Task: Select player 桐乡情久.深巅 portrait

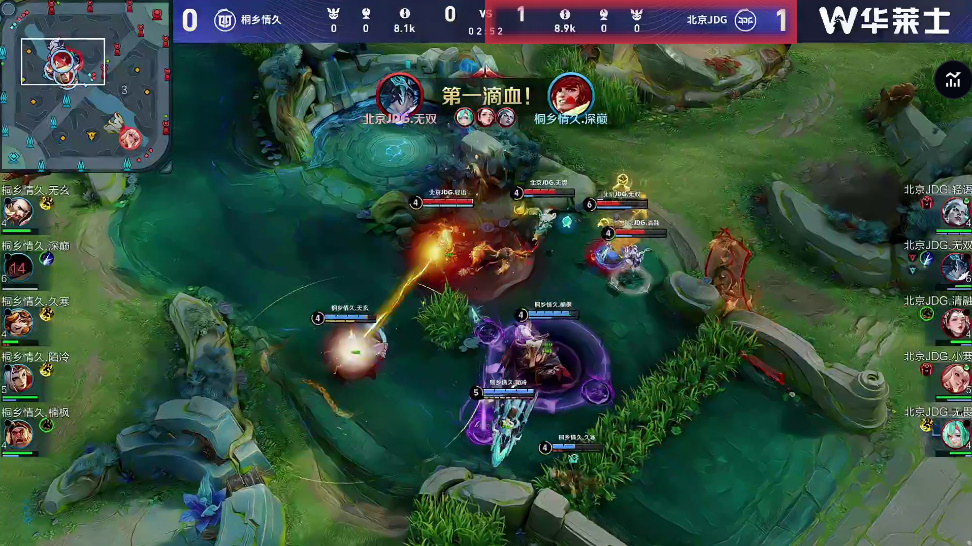Action: click(x=17, y=267)
